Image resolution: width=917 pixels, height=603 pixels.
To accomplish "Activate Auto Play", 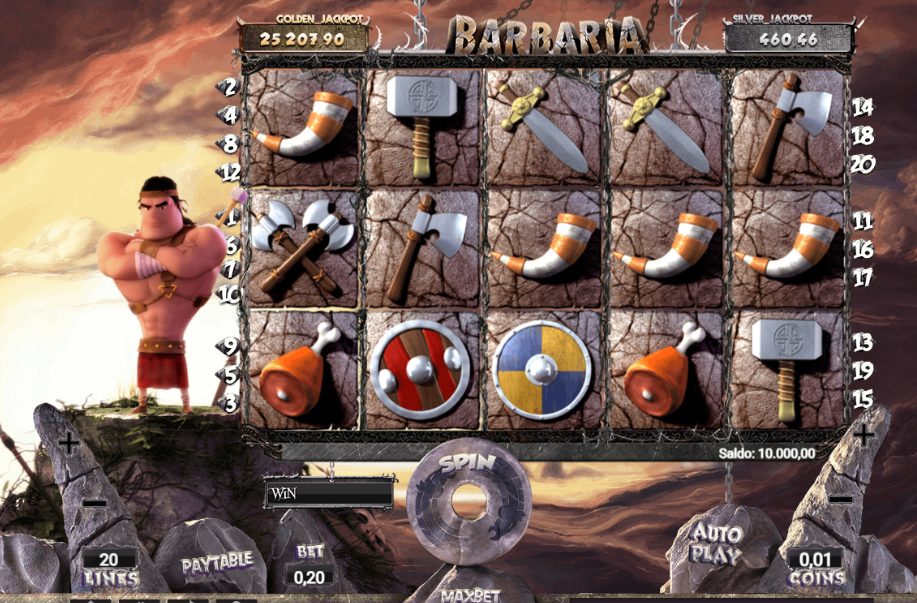I will pos(718,545).
